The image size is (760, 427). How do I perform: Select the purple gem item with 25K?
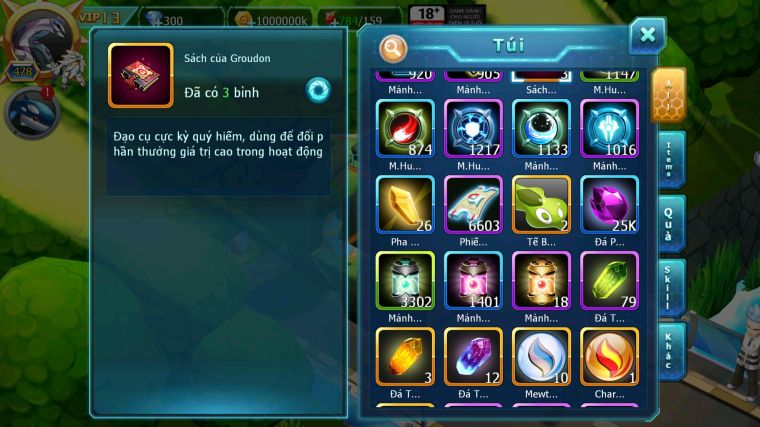[x=609, y=205]
